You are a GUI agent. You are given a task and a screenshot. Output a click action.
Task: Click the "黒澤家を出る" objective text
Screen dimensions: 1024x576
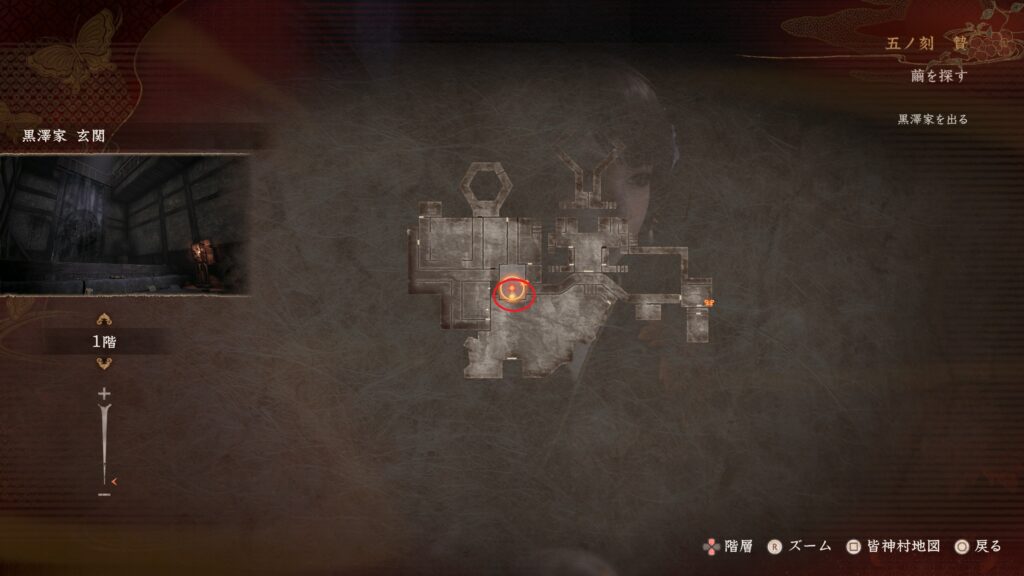tap(932, 119)
